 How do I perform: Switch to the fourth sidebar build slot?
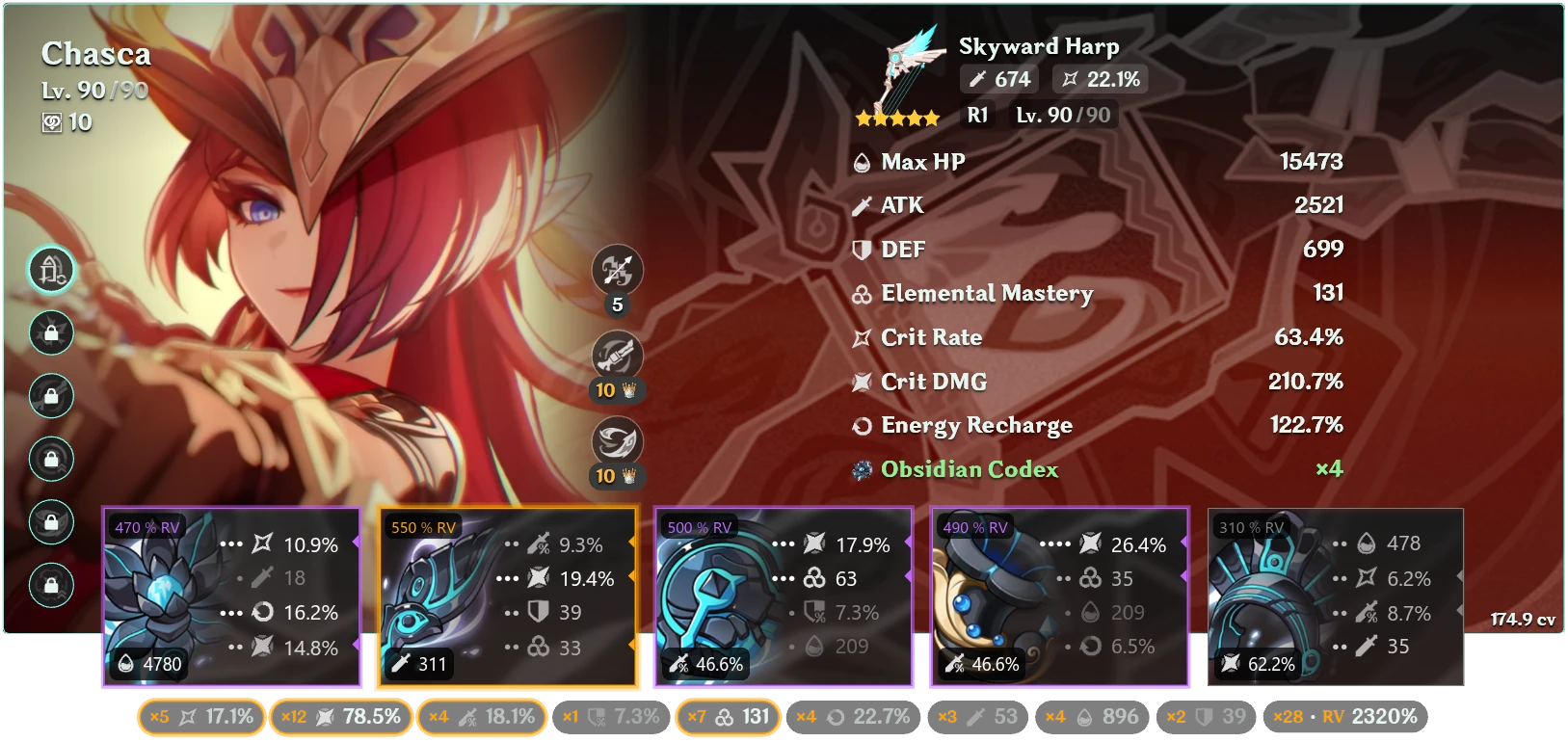coord(52,458)
